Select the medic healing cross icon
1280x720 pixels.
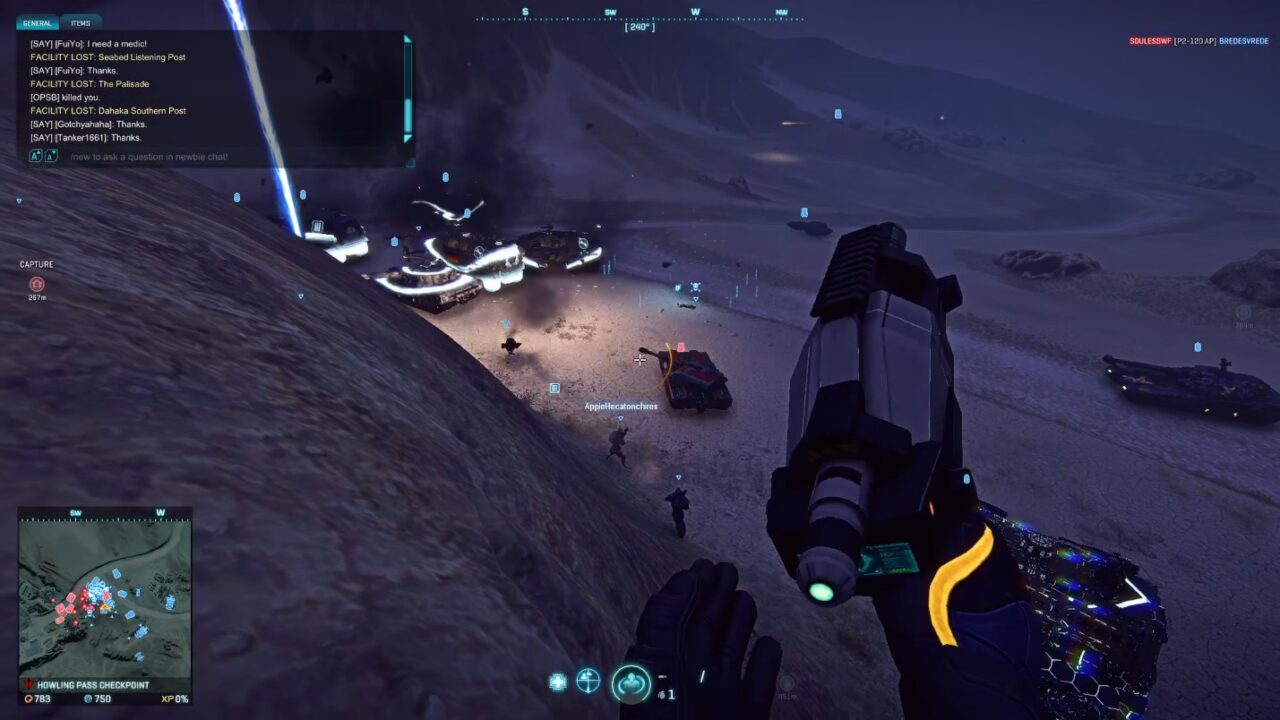coord(556,680)
